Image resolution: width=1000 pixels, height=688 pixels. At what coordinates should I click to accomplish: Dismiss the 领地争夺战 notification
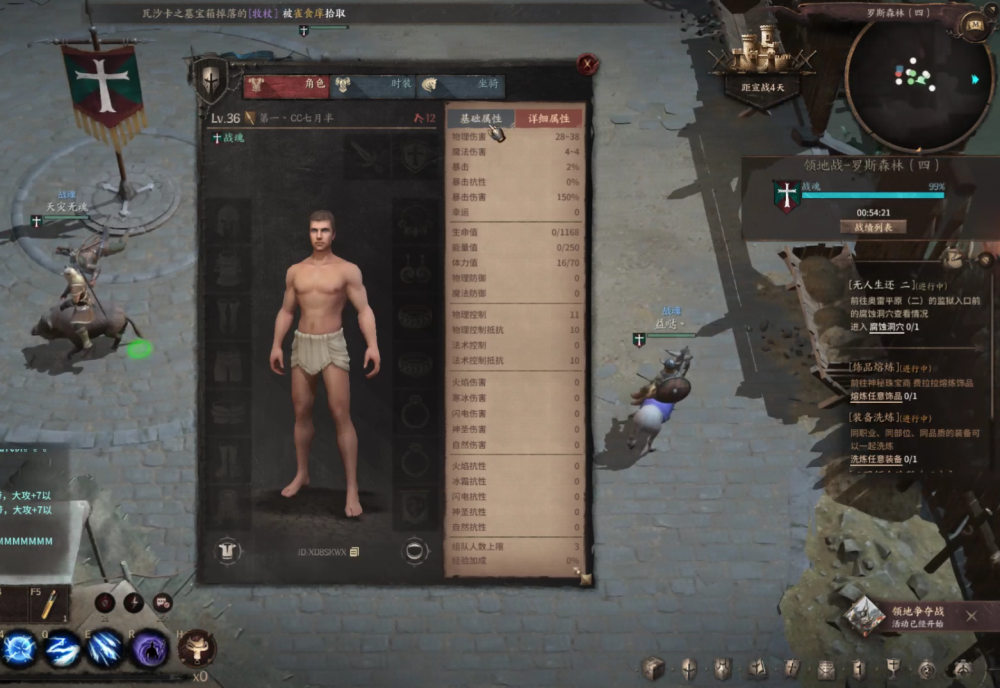click(972, 616)
